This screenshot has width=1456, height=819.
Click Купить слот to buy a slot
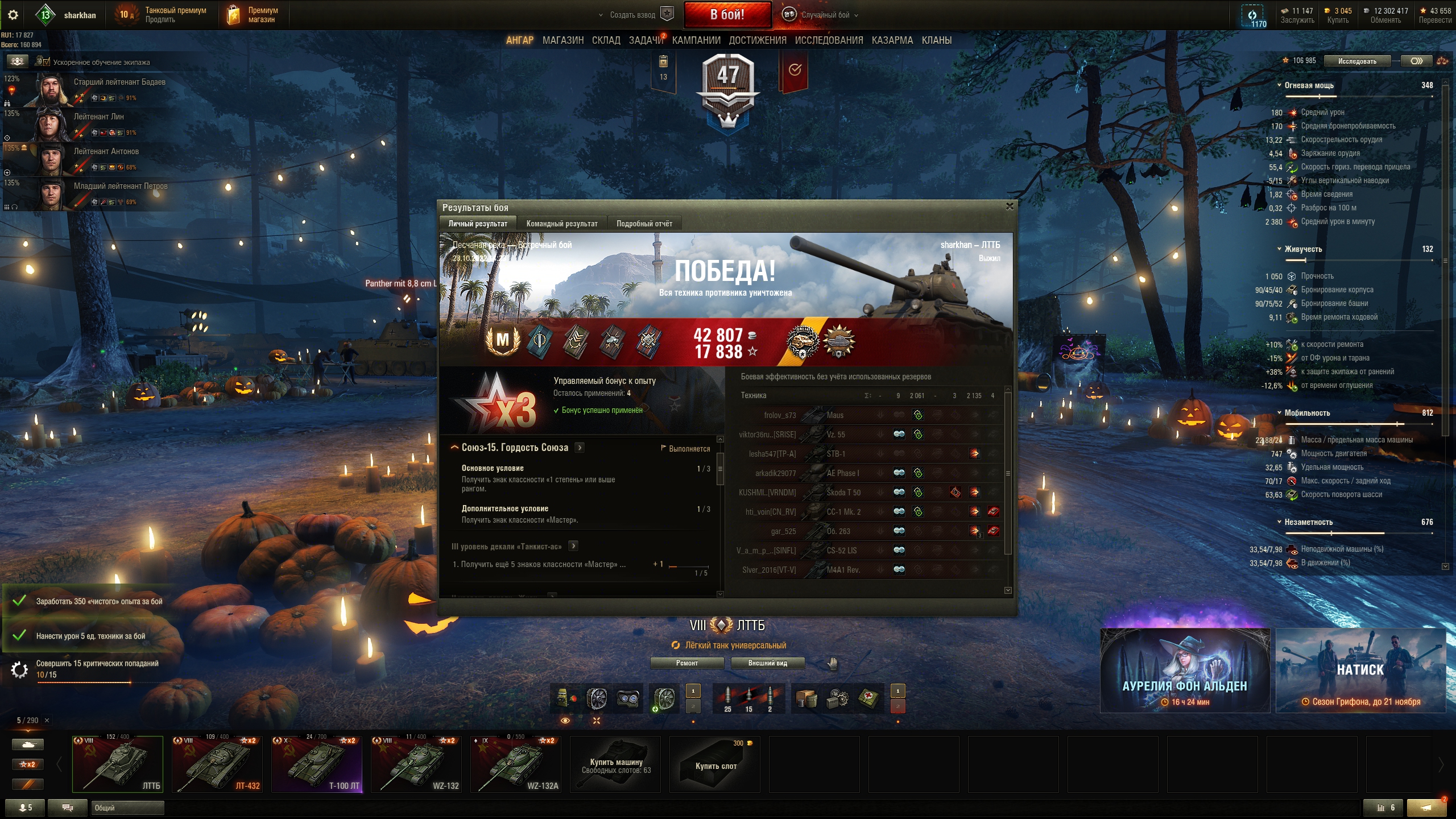coord(715,765)
